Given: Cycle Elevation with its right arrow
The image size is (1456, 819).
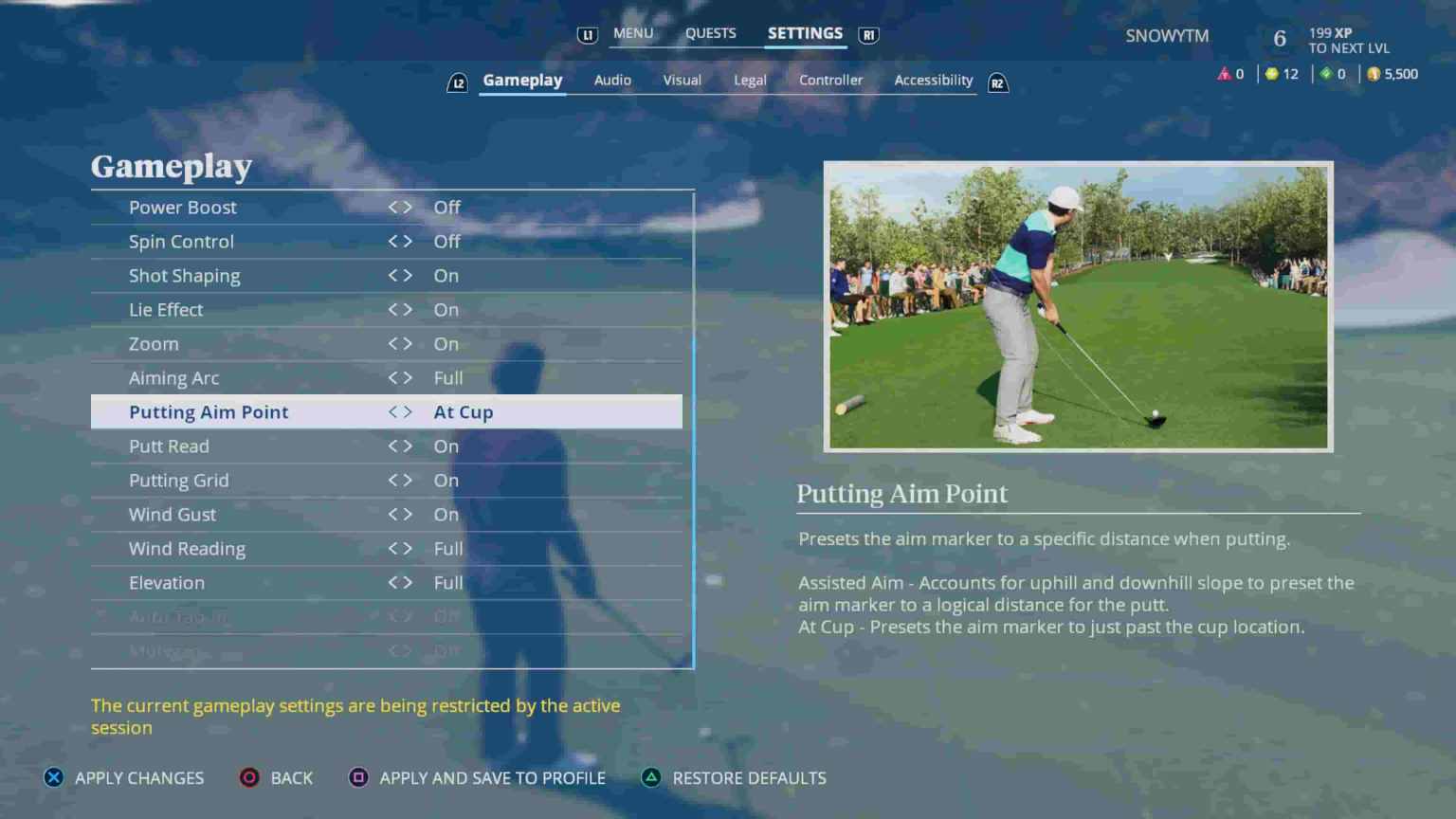Looking at the screenshot, I should (408, 582).
